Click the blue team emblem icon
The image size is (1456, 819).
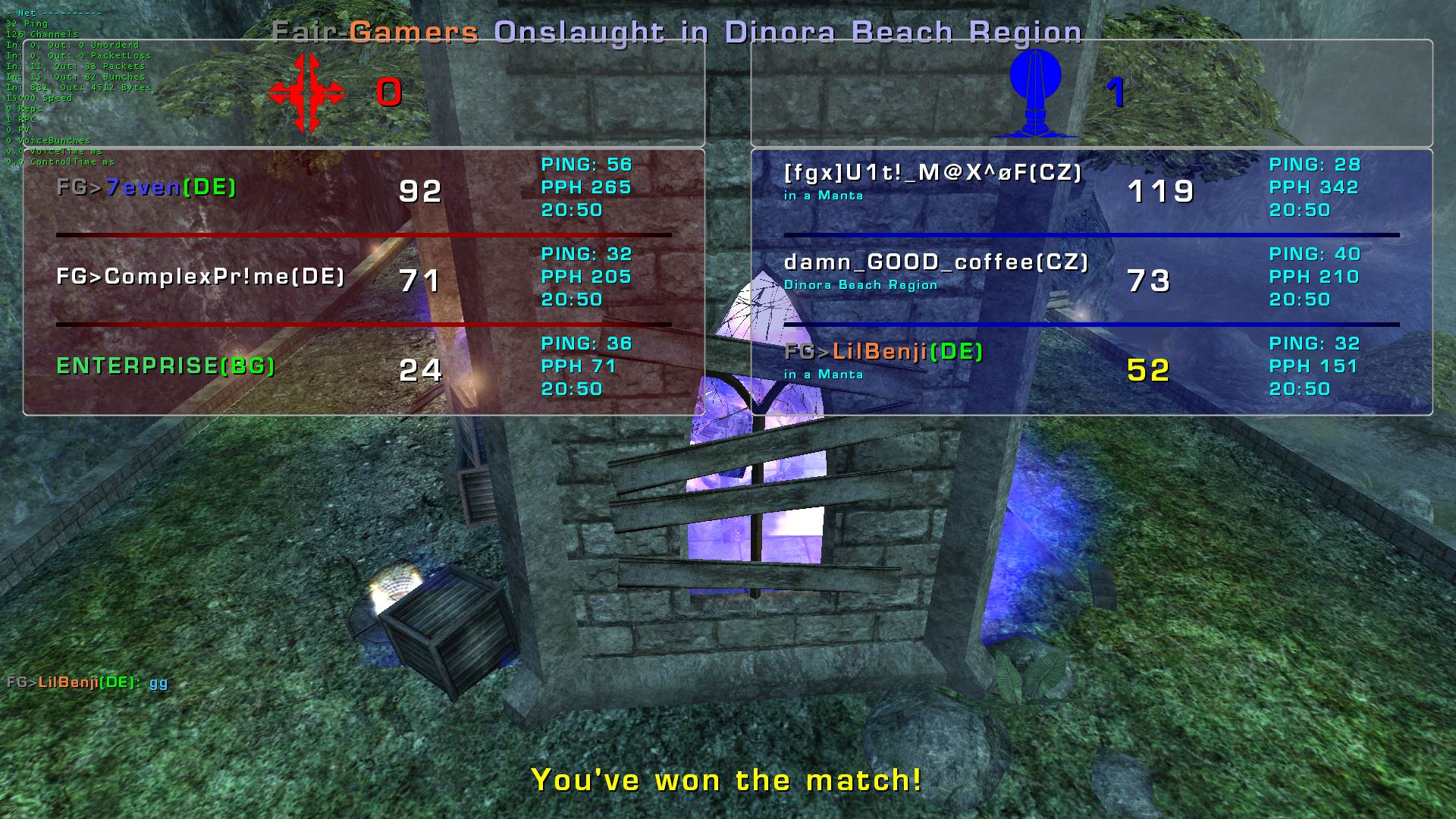click(1034, 93)
